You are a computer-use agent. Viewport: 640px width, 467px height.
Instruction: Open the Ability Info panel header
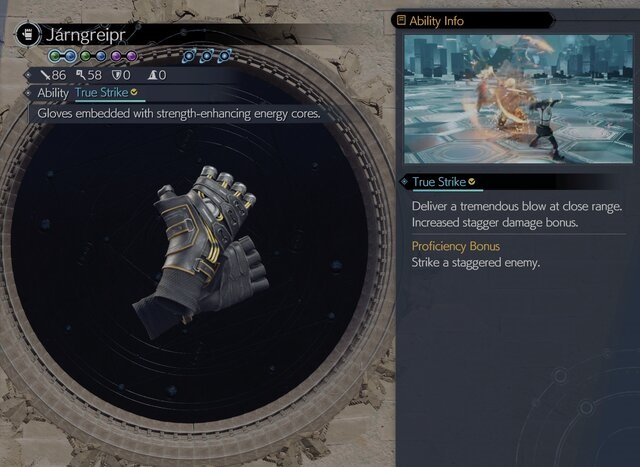tap(437, 19)
